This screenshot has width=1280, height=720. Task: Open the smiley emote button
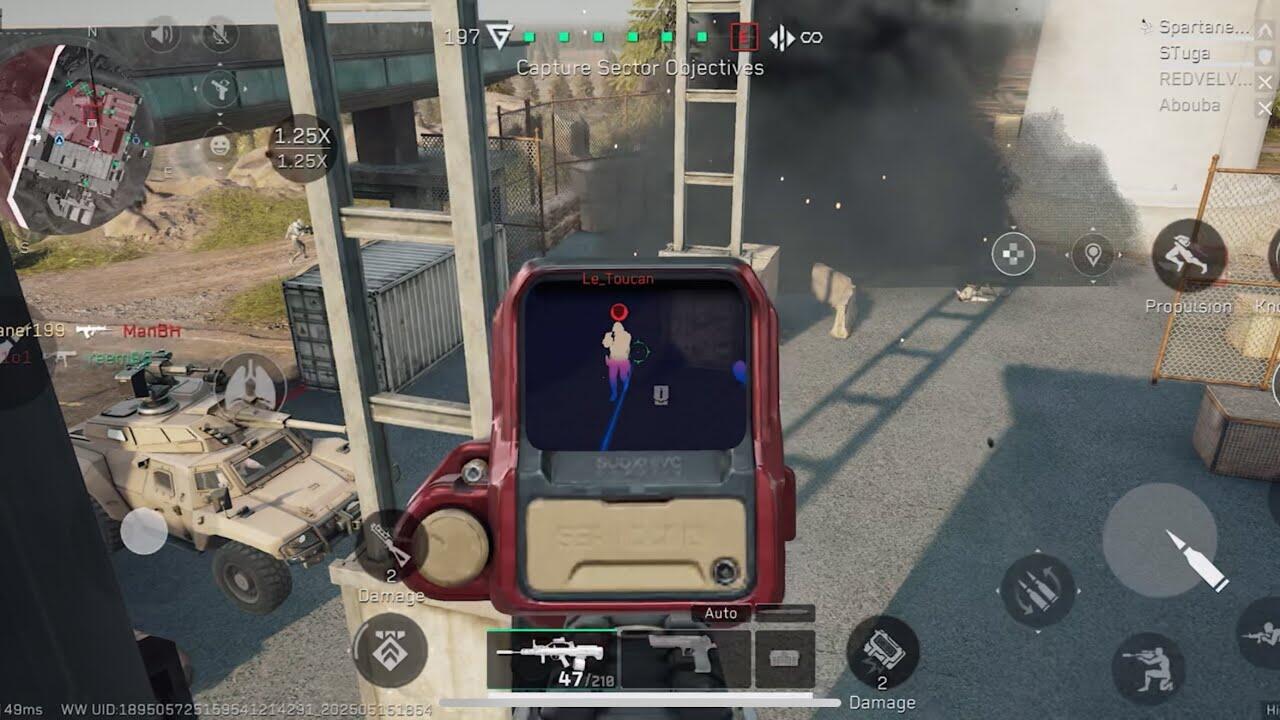pos(219,145)
